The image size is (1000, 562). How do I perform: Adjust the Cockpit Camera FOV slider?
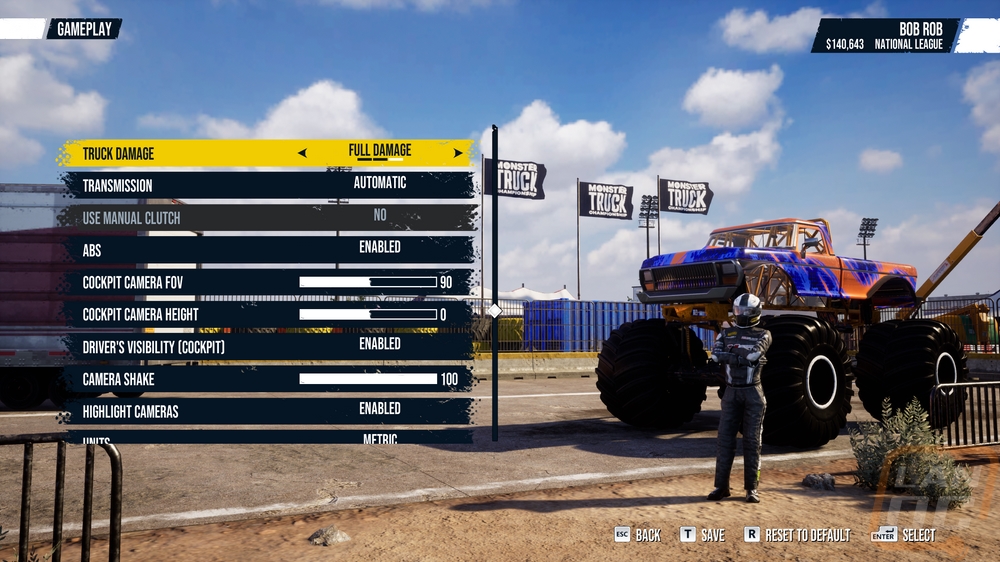pyautogui.click(x=368, y=282)
